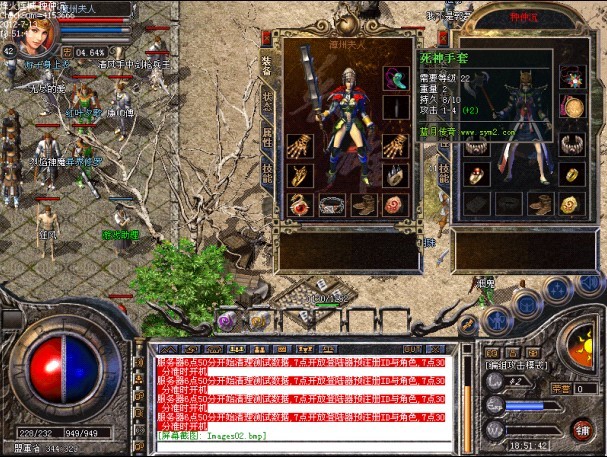Select the silver belt slot on 潭州夫人

(x=333, y=205)
